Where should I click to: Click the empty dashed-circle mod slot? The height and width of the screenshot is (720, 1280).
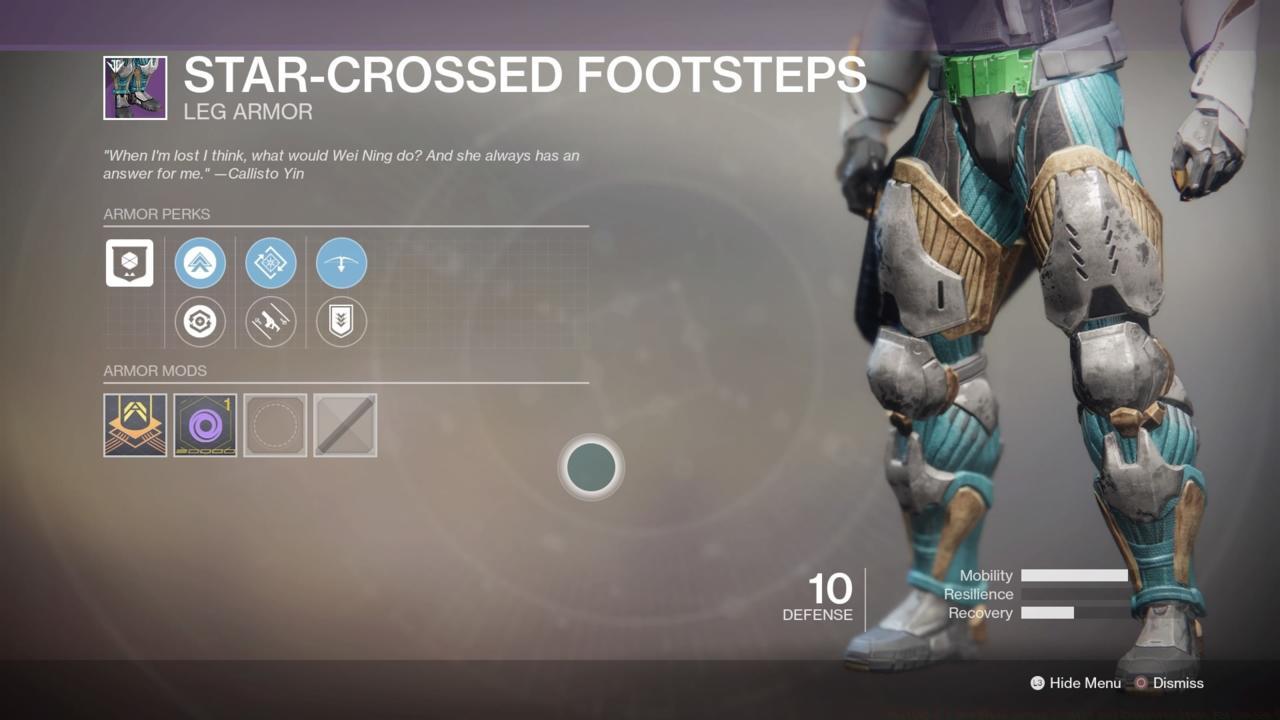[275, 424]
